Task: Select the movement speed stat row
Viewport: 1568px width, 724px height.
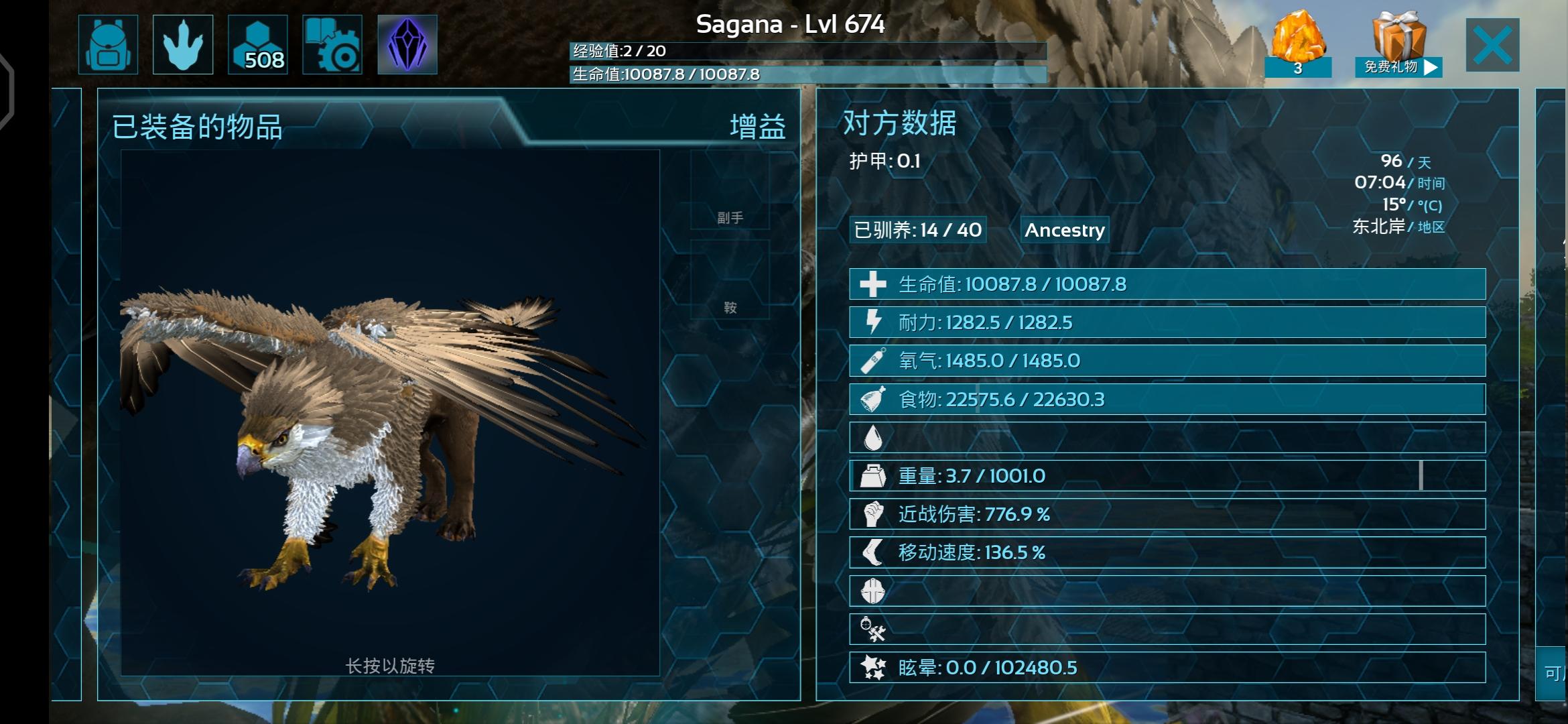Action: pyautogui.click(x=1167, y=552)
